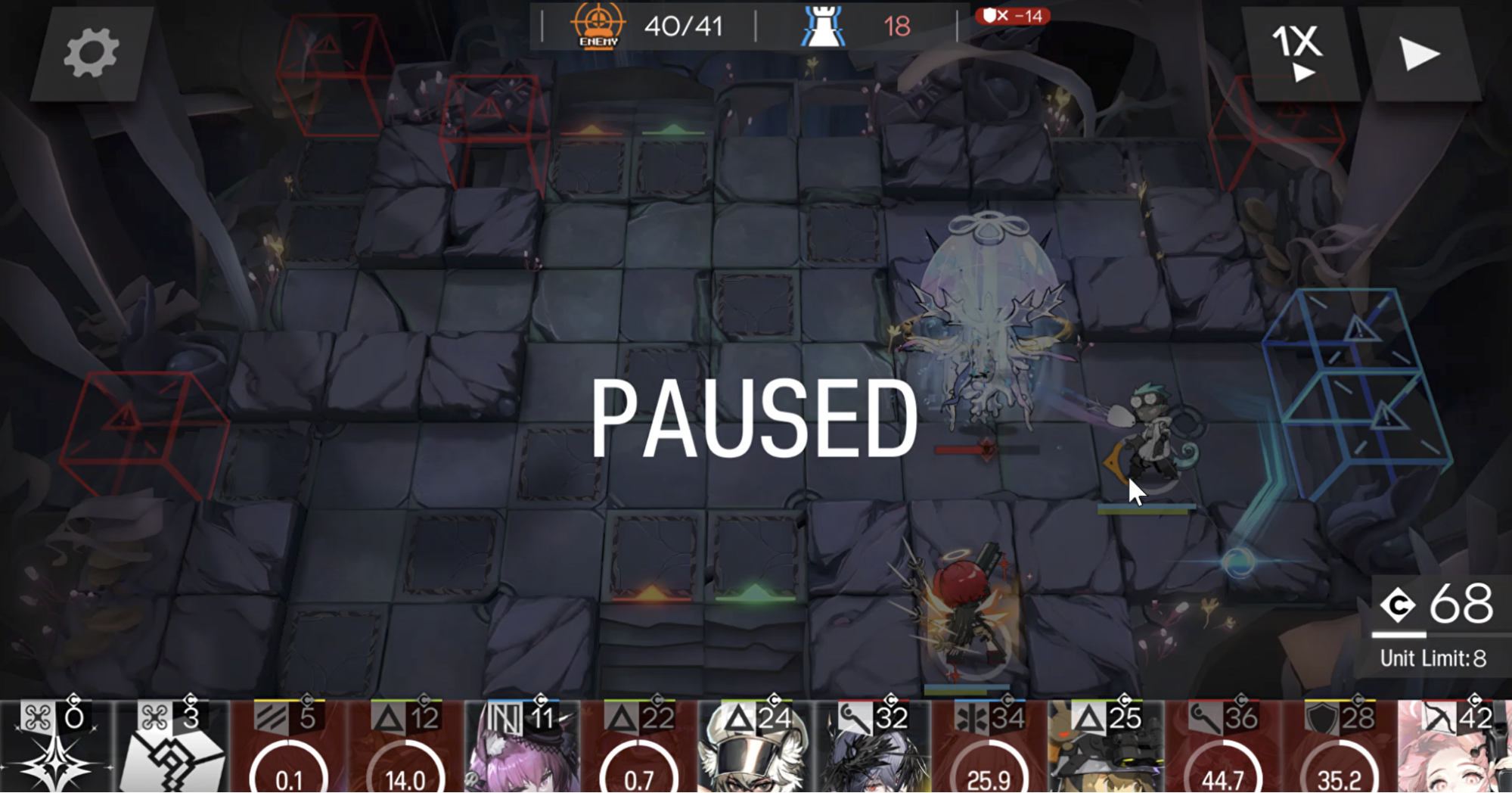Select the cooldown card costing 34
Screen dimensions: 1512x793
click(989, 747)
